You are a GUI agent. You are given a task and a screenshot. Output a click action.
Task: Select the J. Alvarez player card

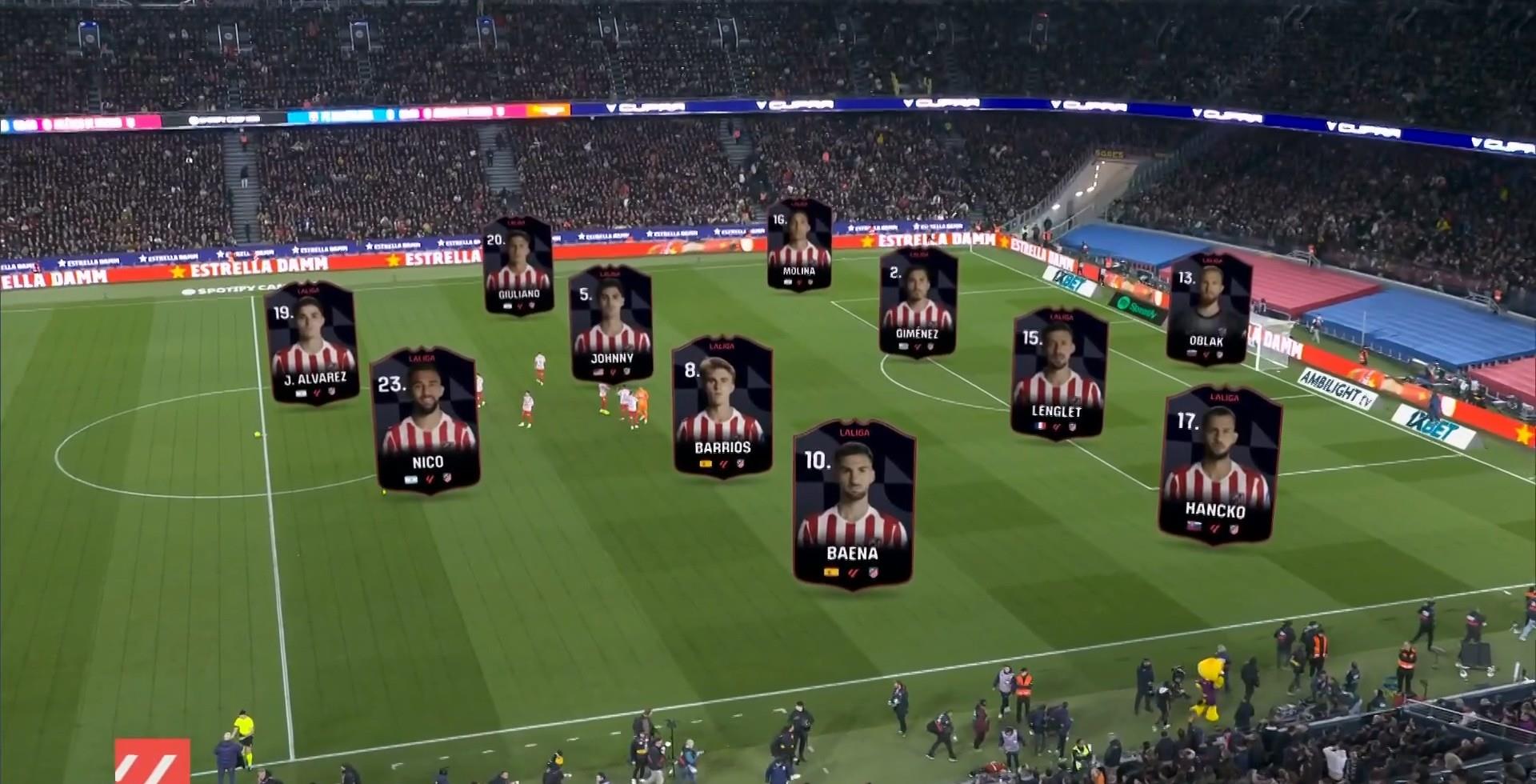(x=312, y=342)
